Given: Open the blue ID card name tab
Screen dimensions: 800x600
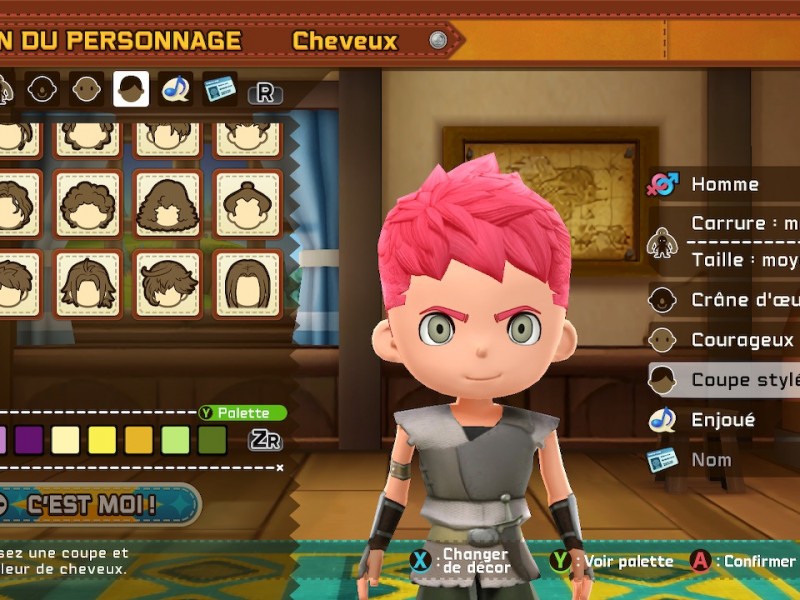Looking at the screenshot, I should coord(220,89).
